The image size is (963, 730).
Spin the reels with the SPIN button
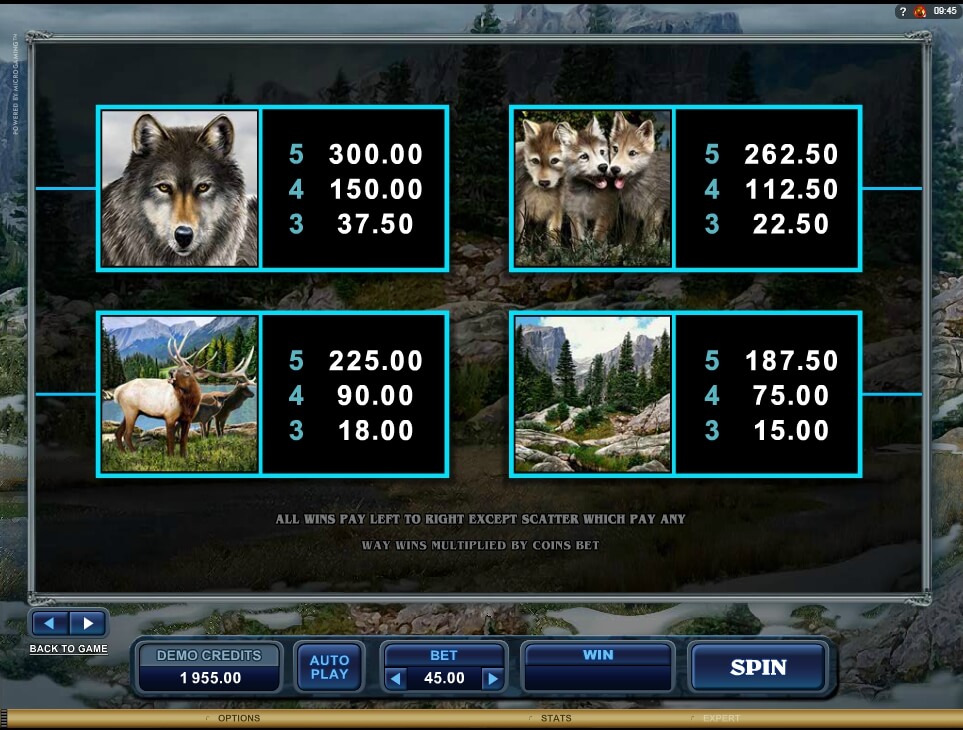point(758,667)
